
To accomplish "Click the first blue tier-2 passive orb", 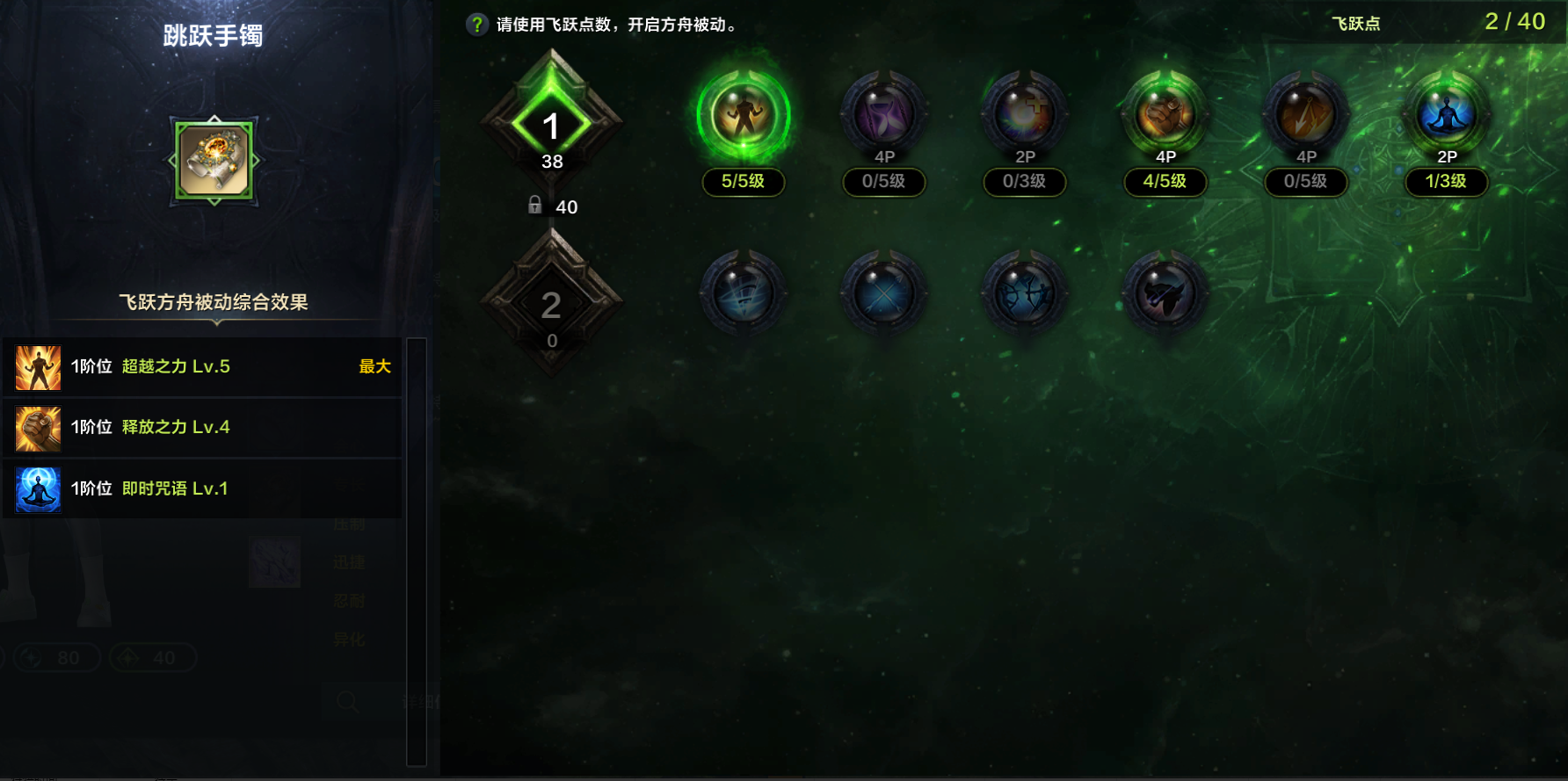I will (x=743, y=293).
